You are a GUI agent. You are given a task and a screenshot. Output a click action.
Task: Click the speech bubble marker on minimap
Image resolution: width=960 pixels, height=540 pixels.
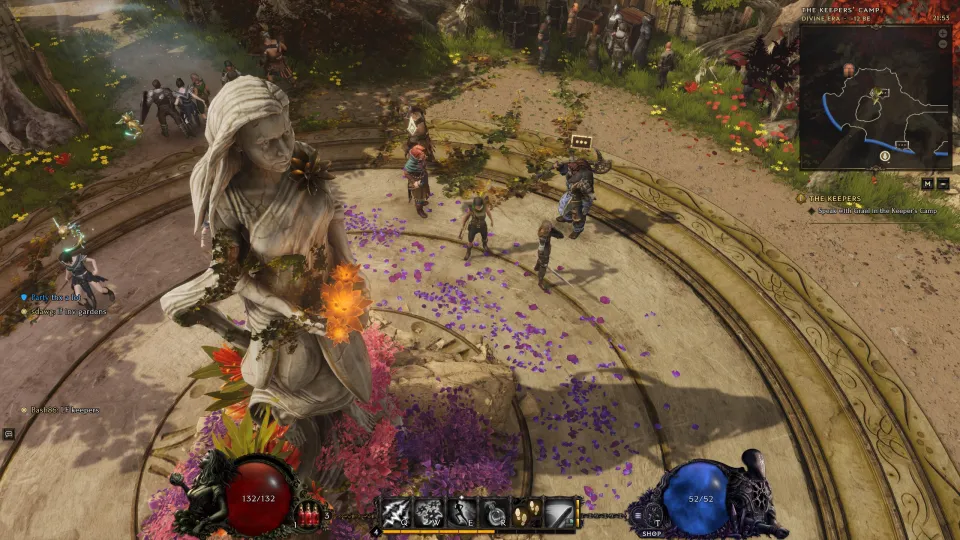(902, 145)
